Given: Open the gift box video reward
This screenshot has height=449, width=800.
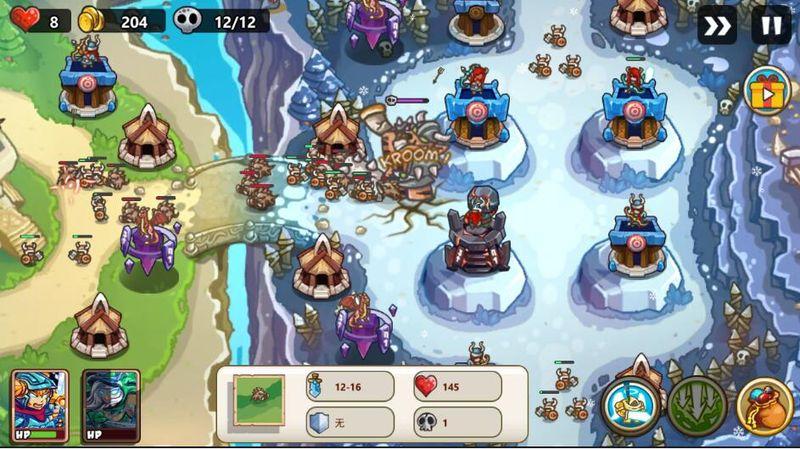Looking at the screenshot, I should [x=767, y=91].
